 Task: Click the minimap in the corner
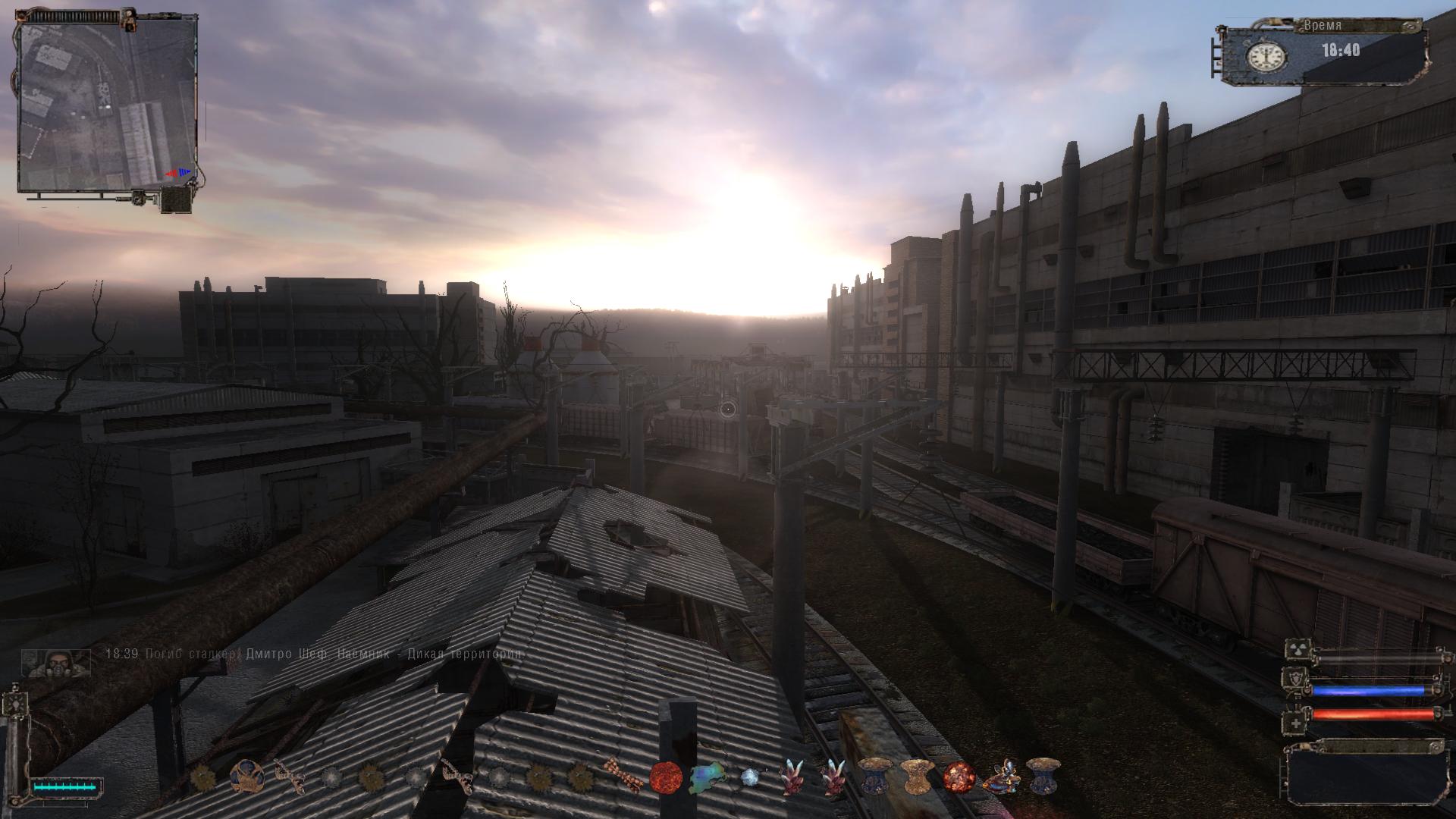click(x=107, y=105)
